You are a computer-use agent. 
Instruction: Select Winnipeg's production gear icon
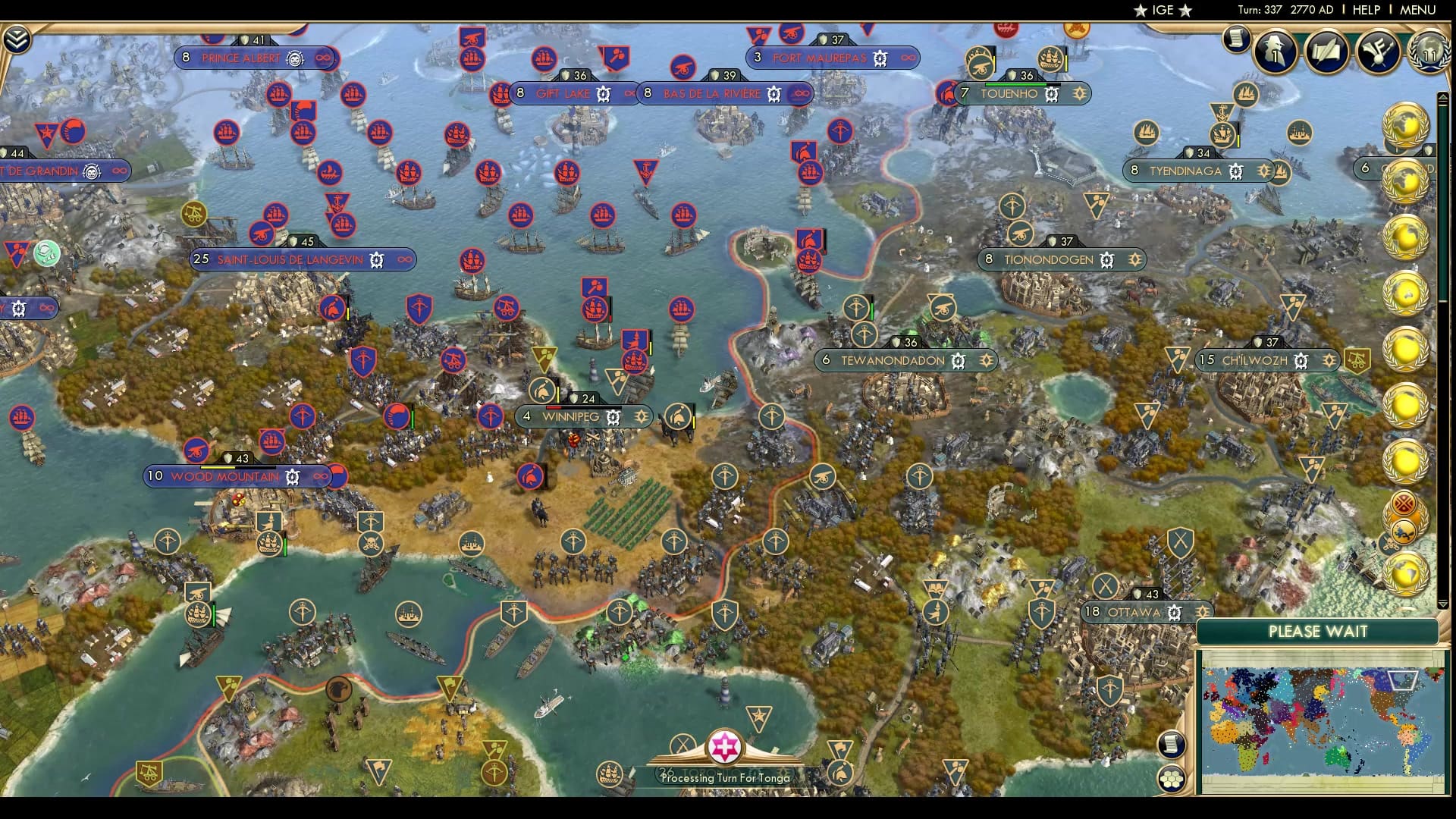[614, 417]
